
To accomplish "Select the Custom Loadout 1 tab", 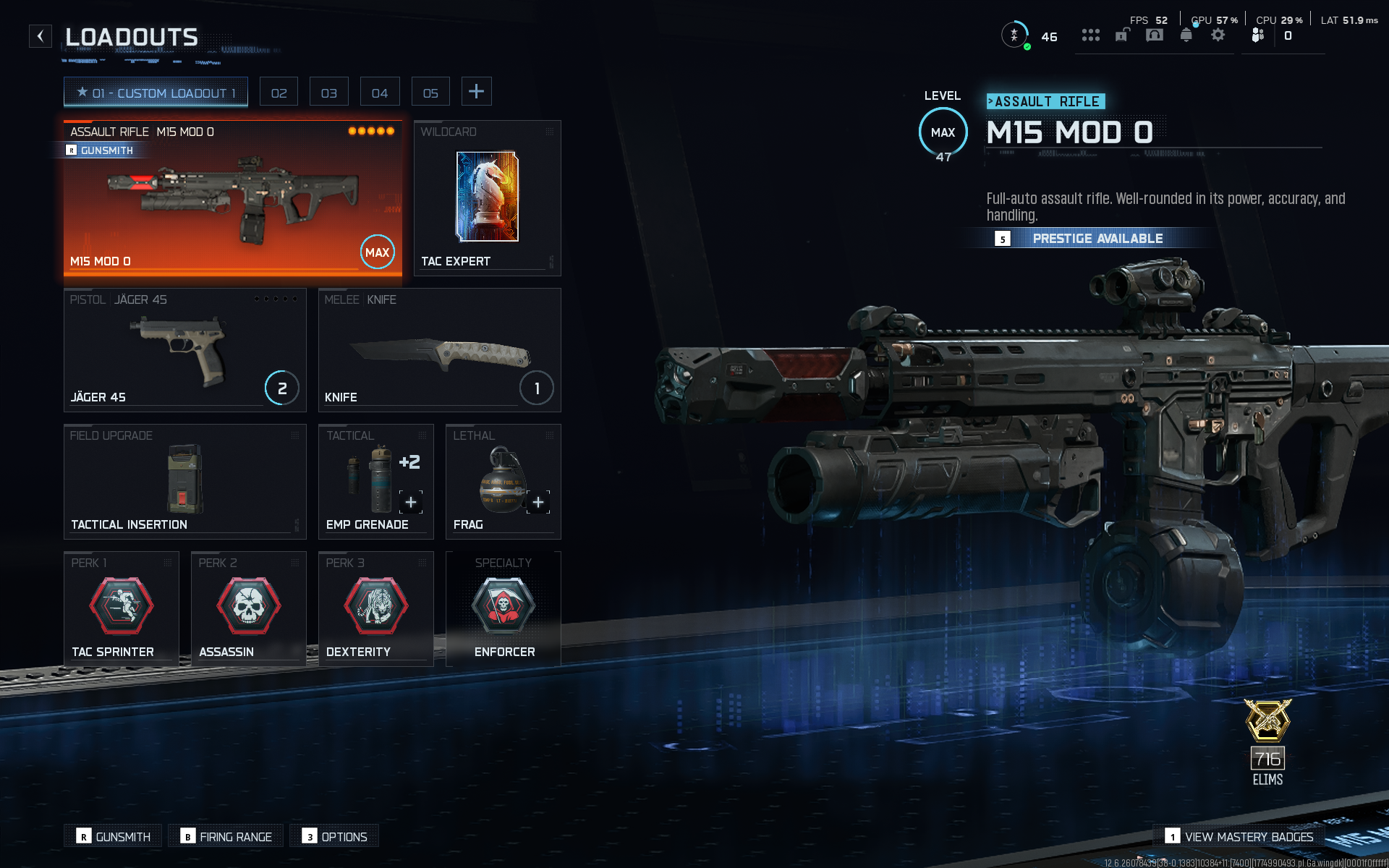I will 156,93.
